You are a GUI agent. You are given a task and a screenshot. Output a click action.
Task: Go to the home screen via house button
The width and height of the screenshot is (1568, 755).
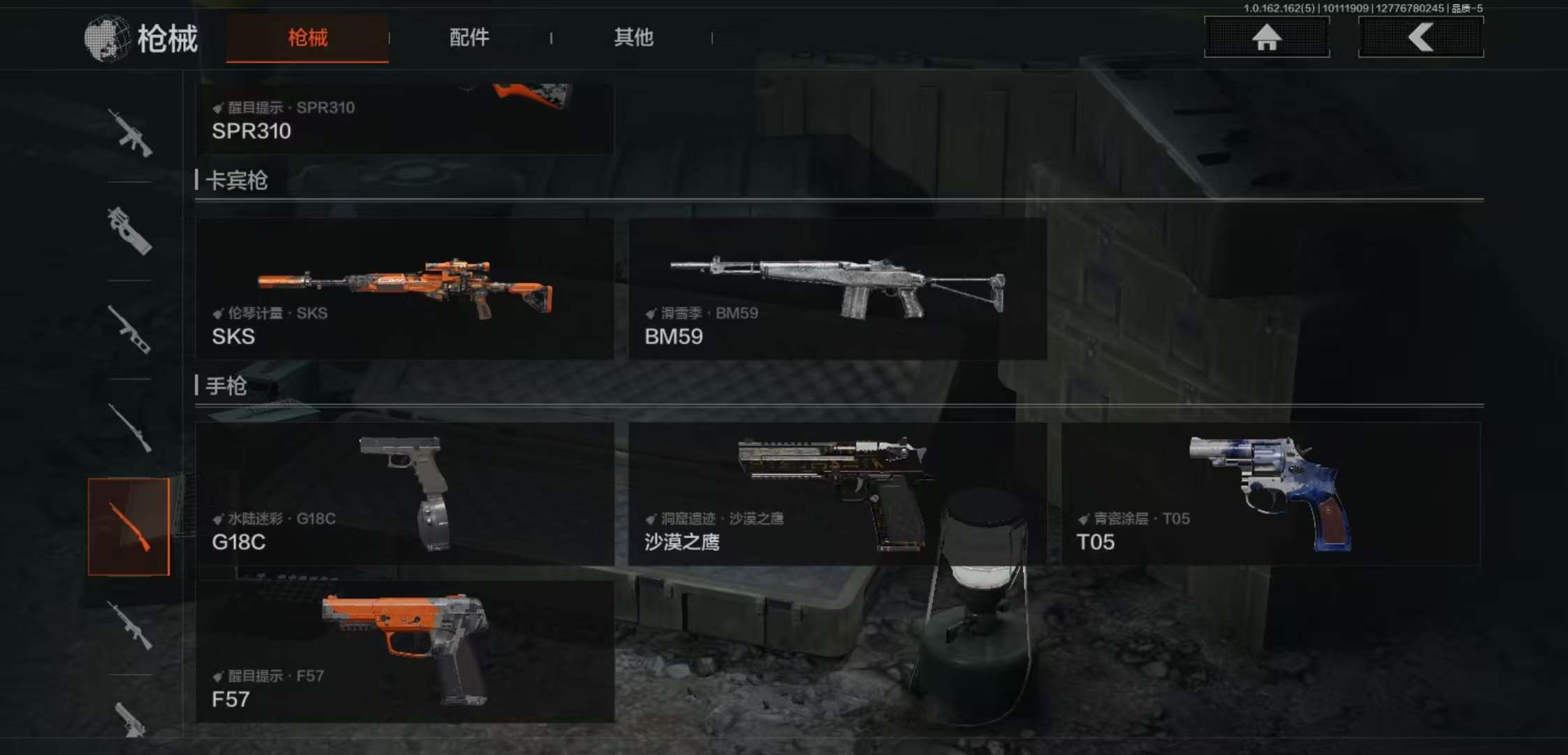pos(1266,37)
